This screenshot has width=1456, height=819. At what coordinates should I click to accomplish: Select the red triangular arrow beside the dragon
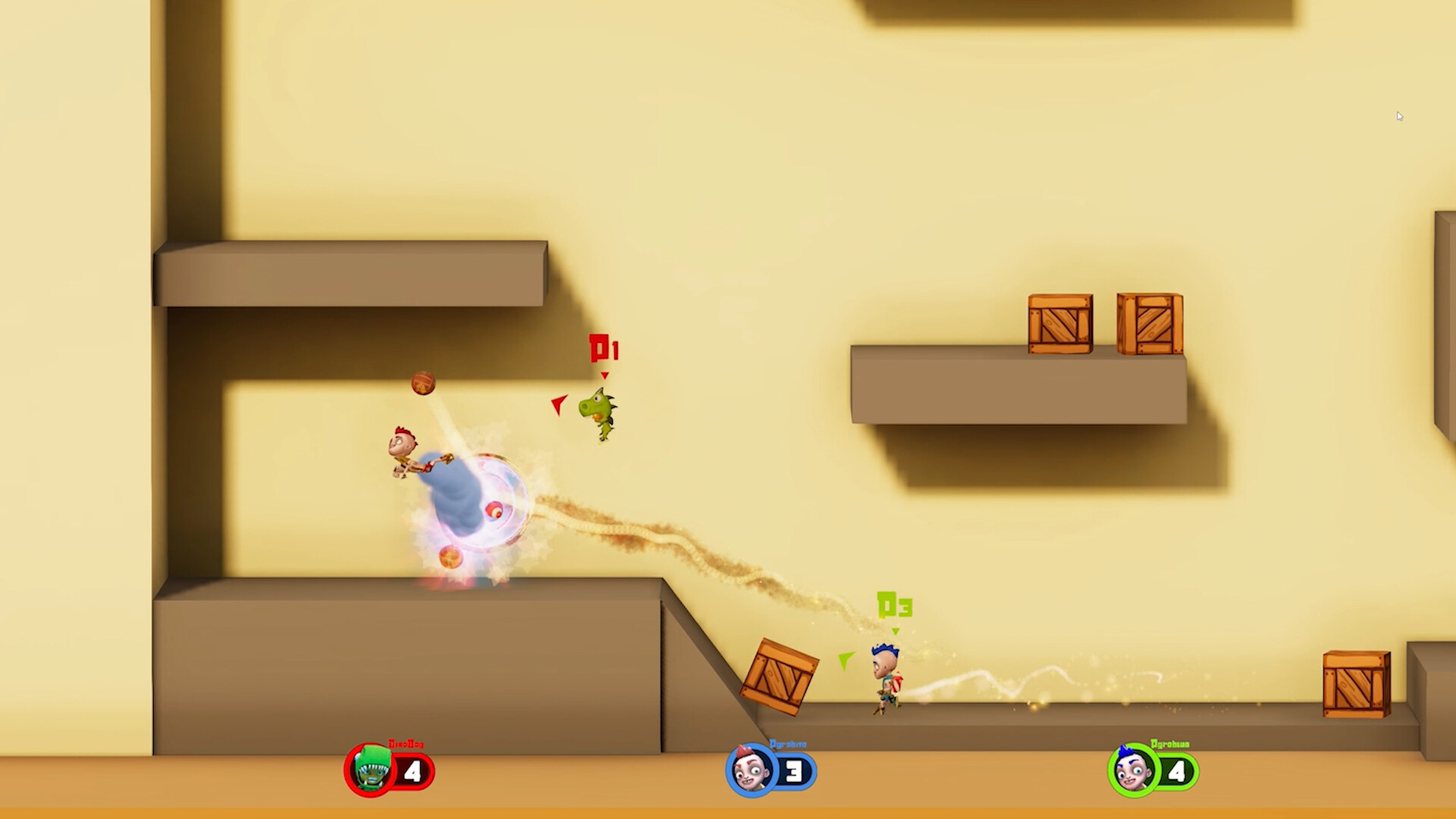559,406
